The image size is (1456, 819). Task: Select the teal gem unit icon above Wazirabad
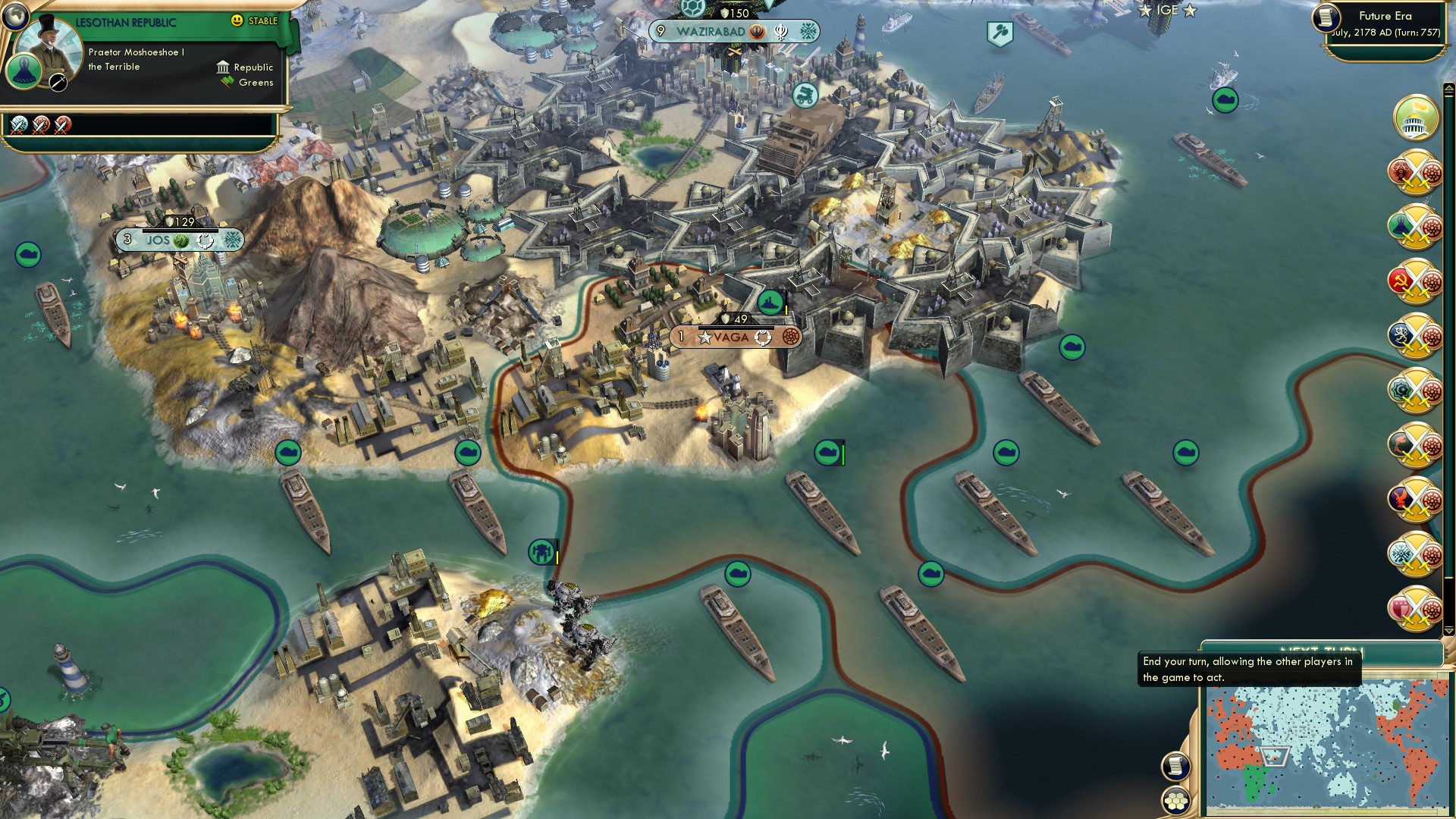click(x=692, y=9)
